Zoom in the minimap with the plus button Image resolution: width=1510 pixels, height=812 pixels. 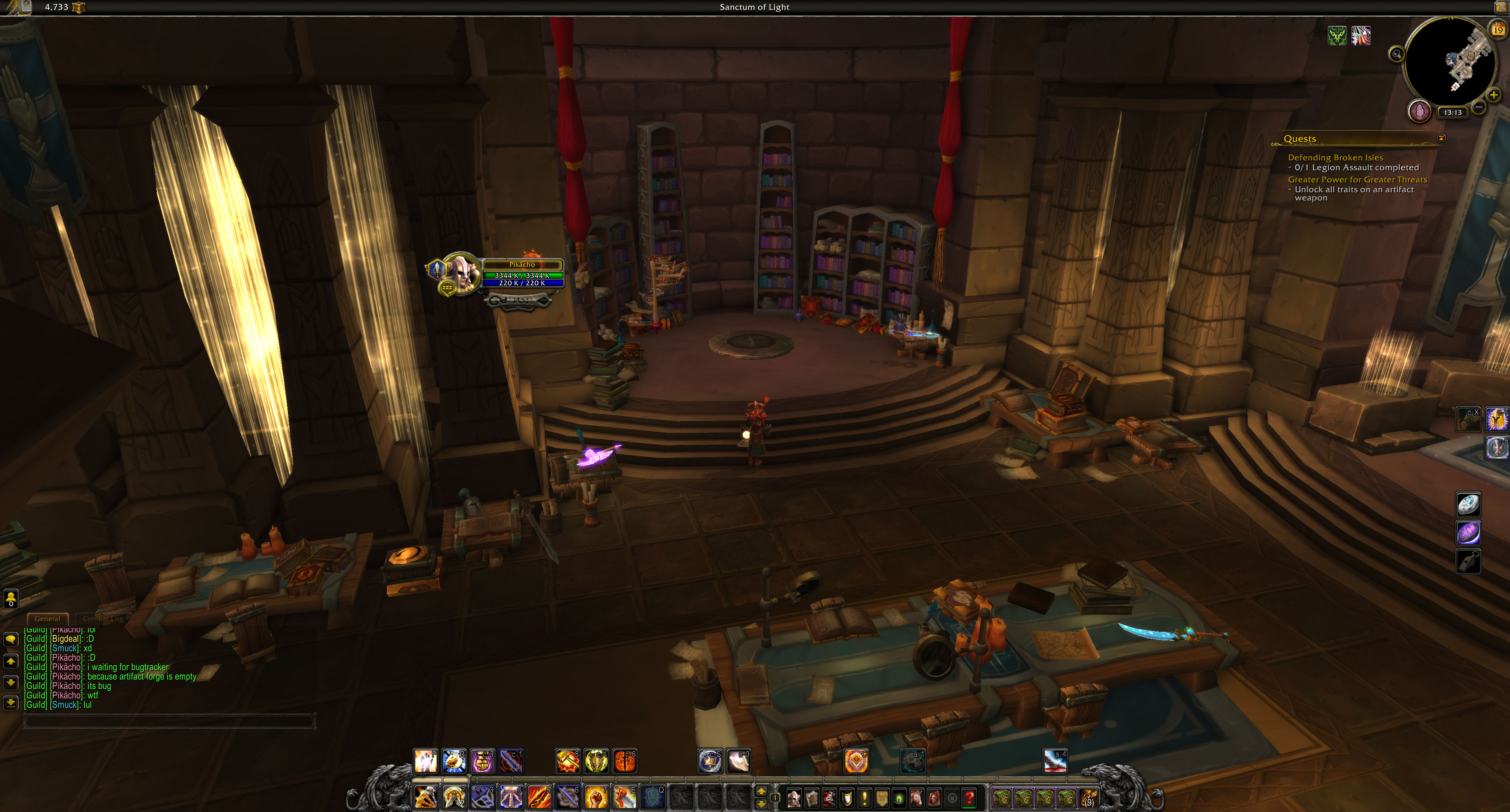point(1493,95)
